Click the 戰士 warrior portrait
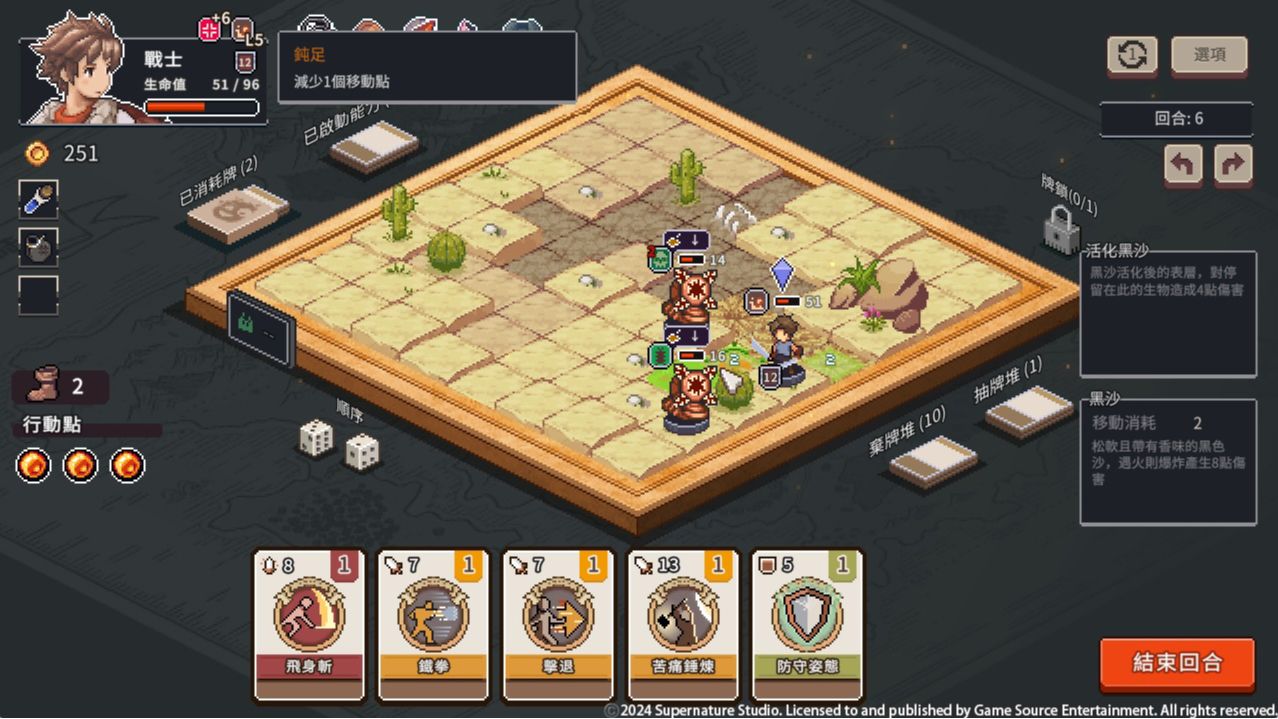The height and width of the screenshot is (719, 1278). pyautogui.click(x=75, y=70)
